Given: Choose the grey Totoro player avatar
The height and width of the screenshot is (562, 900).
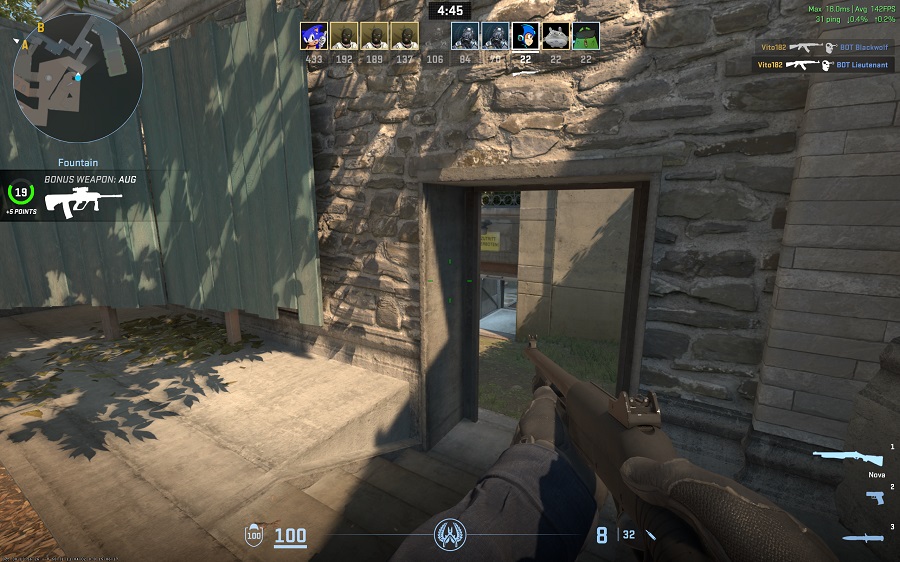Looking at the screenshot, I should tap(556, 37).
